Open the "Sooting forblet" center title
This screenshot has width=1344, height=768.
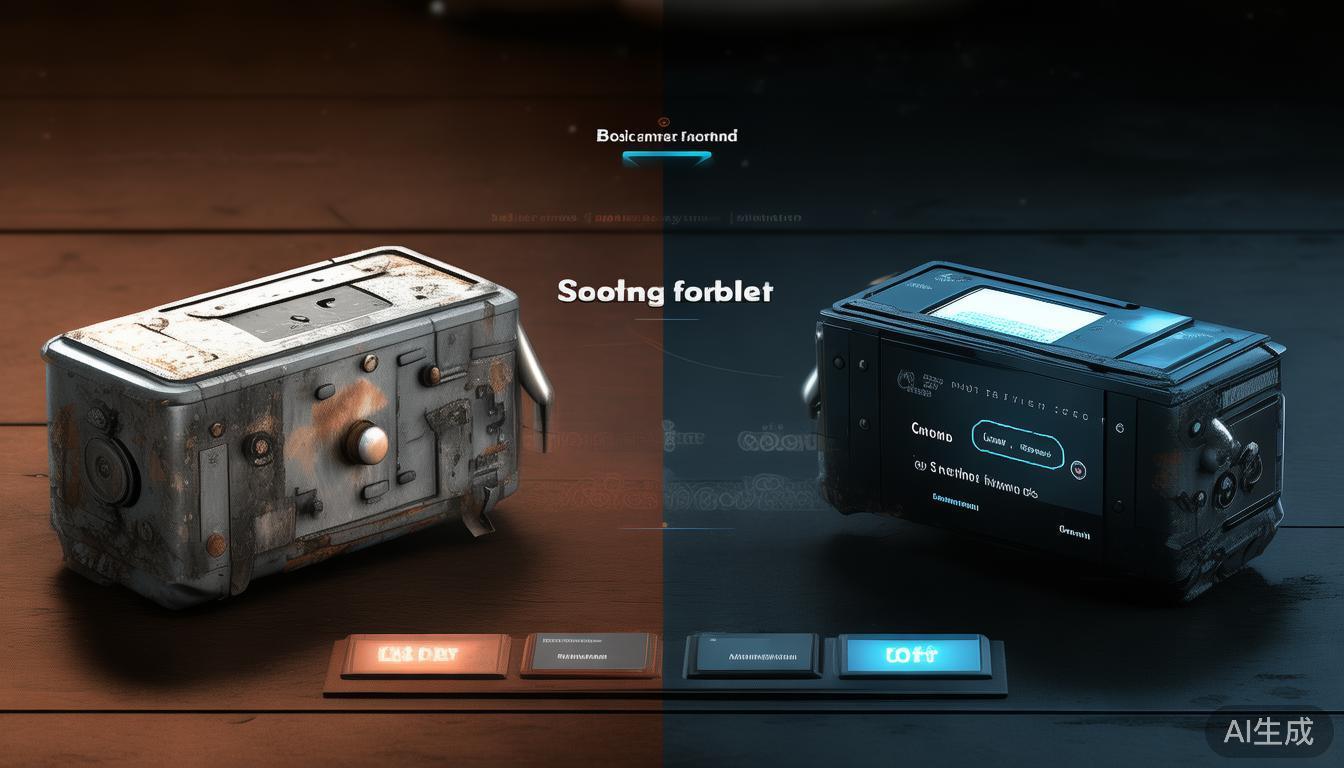click(665, 291)
